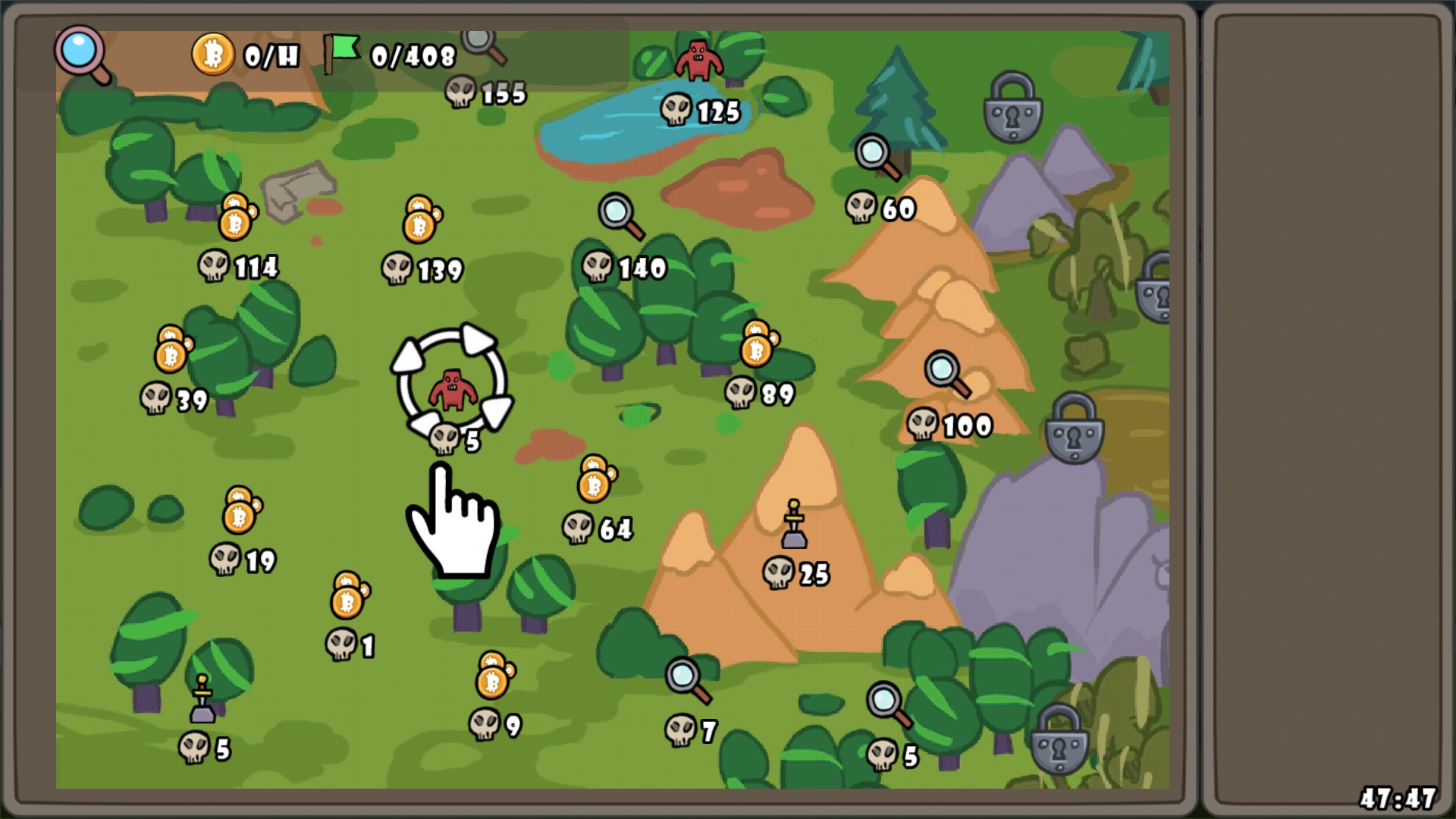The width and height of the screenshot is (1456, 819).
Task: Click the magnifying glass search button
Action: (82, 53)
